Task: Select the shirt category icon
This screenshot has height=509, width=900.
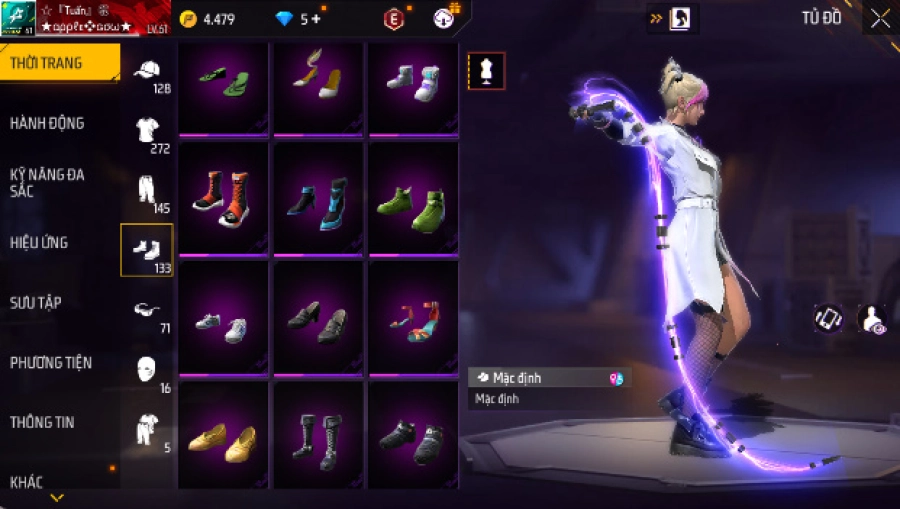Action: click(x=147, y=130)
